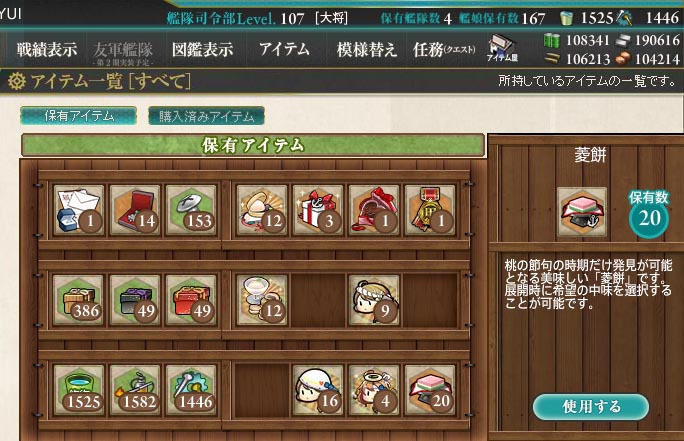The image size is (684, 441).
Task: Click the 使用する use button
Action: 591,406
